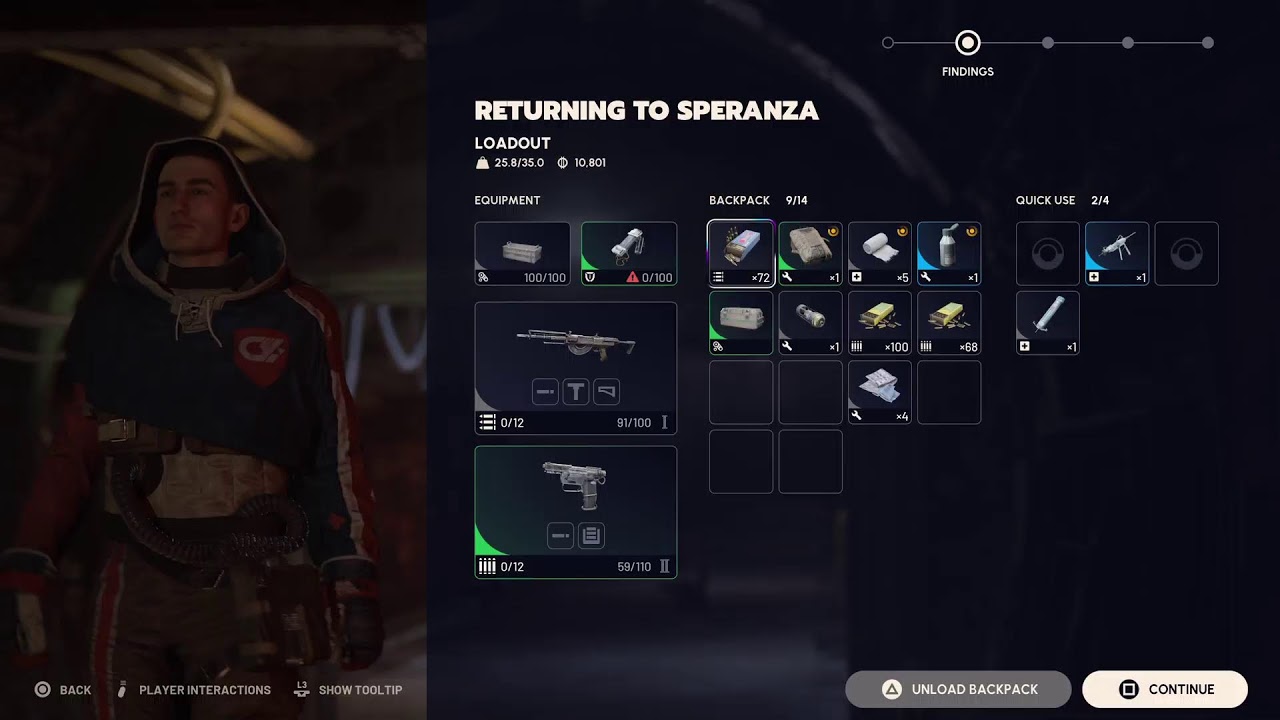Select the blue-cornered quick use item
Image resolution: width=1280 pixels, height=720 pixels.
pyautogui.click(x=1117, y=254)
